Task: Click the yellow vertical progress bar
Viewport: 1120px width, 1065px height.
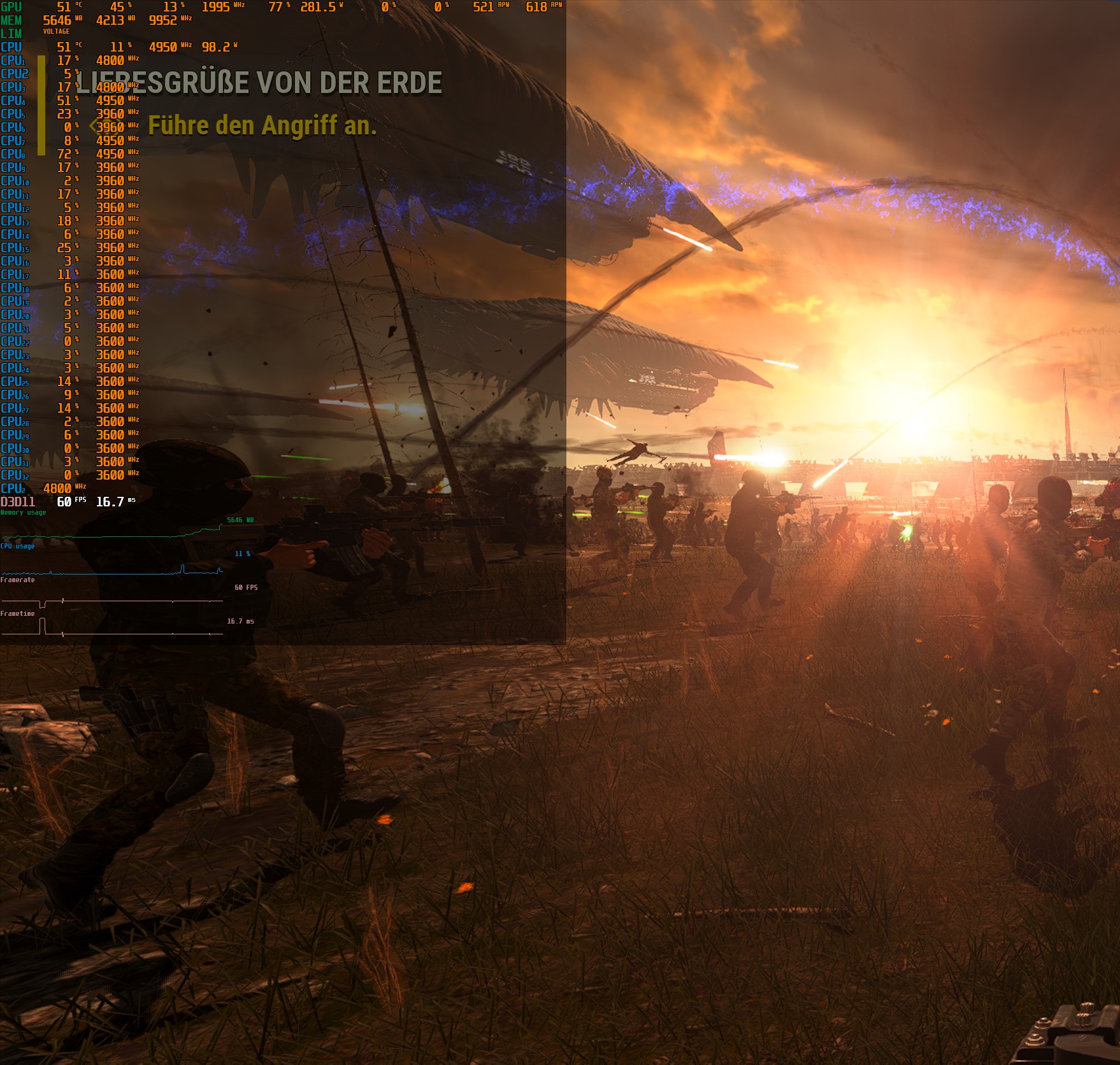Action: coord(41,105)
